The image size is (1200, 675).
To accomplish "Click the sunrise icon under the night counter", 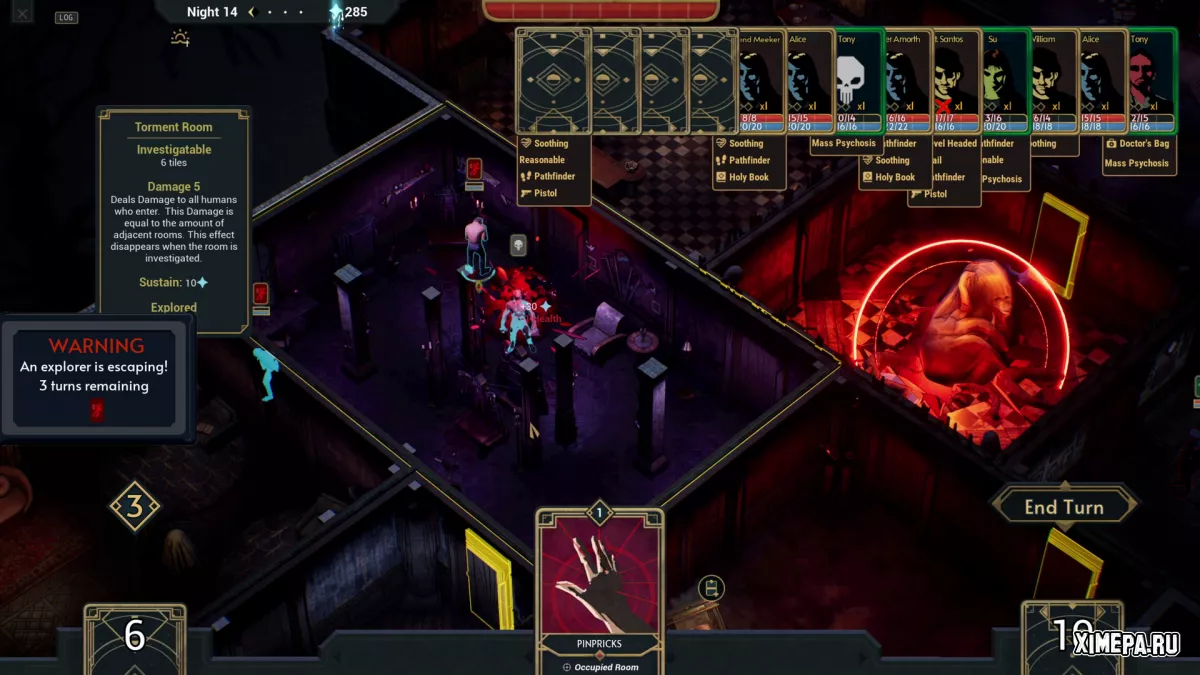I will click(180, 39).
